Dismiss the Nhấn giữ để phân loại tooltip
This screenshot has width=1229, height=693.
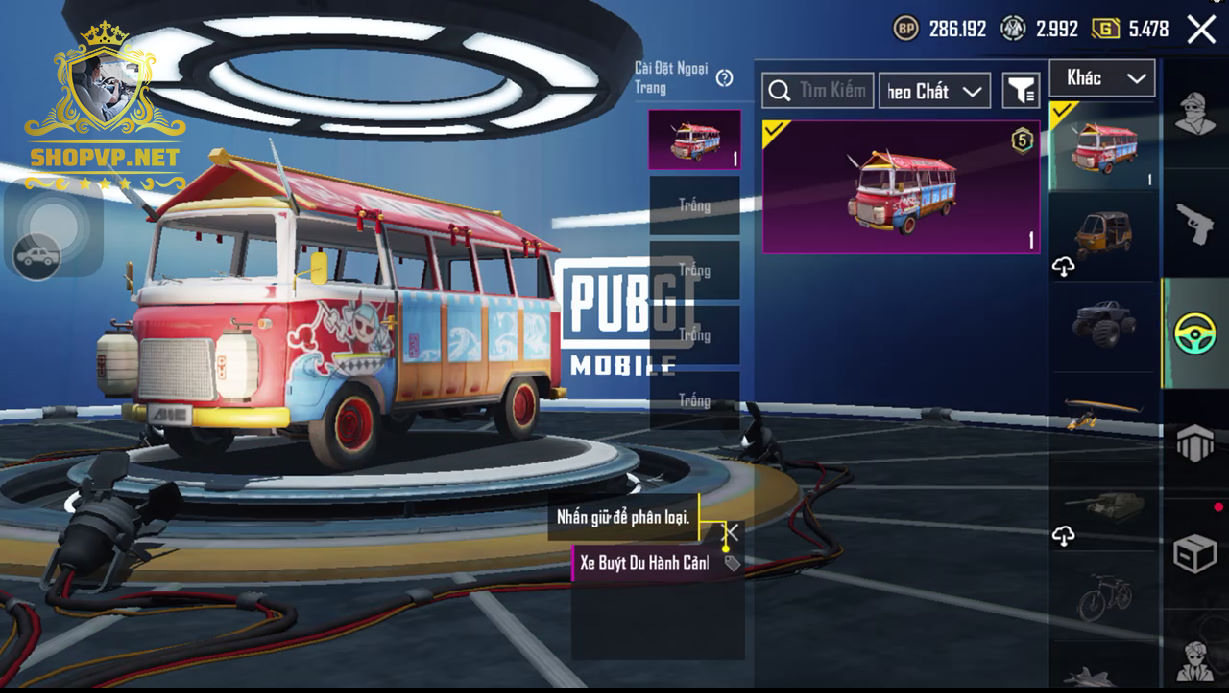tap(732, 531)
